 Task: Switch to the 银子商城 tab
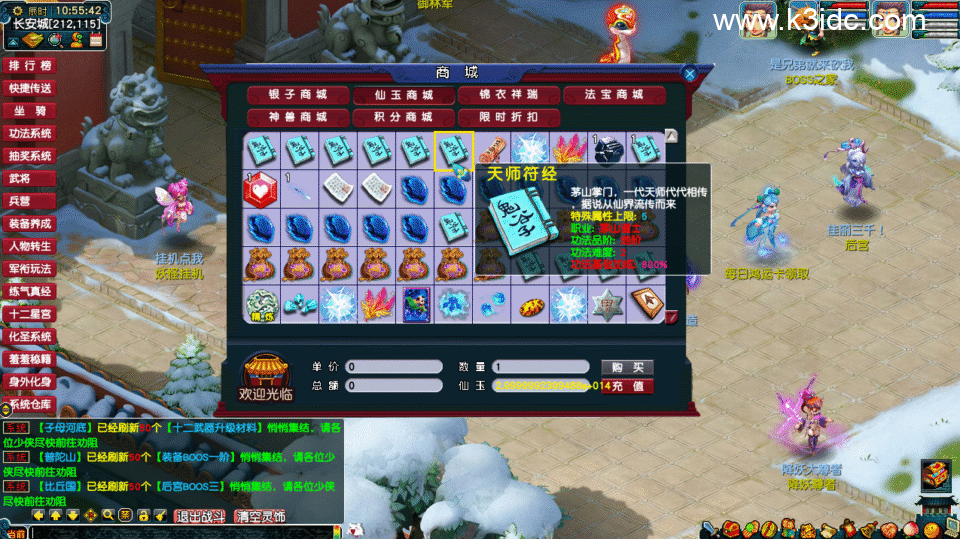pos(298,95)
